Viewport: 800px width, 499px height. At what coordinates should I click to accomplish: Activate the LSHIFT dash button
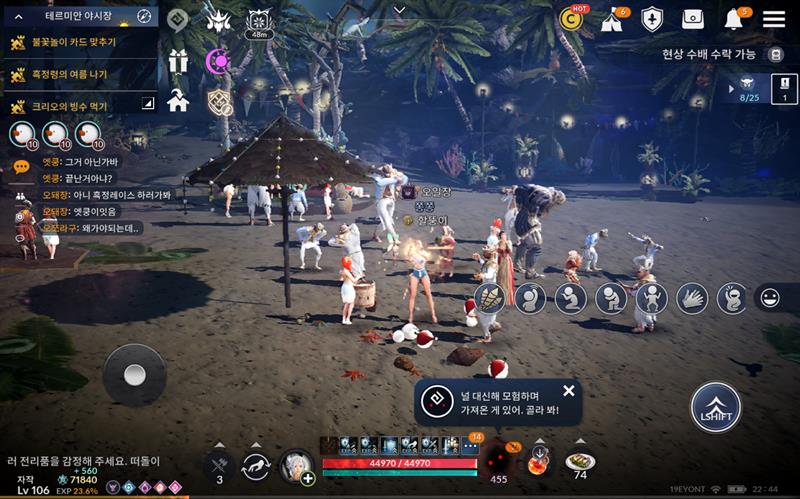pos(716,407)
